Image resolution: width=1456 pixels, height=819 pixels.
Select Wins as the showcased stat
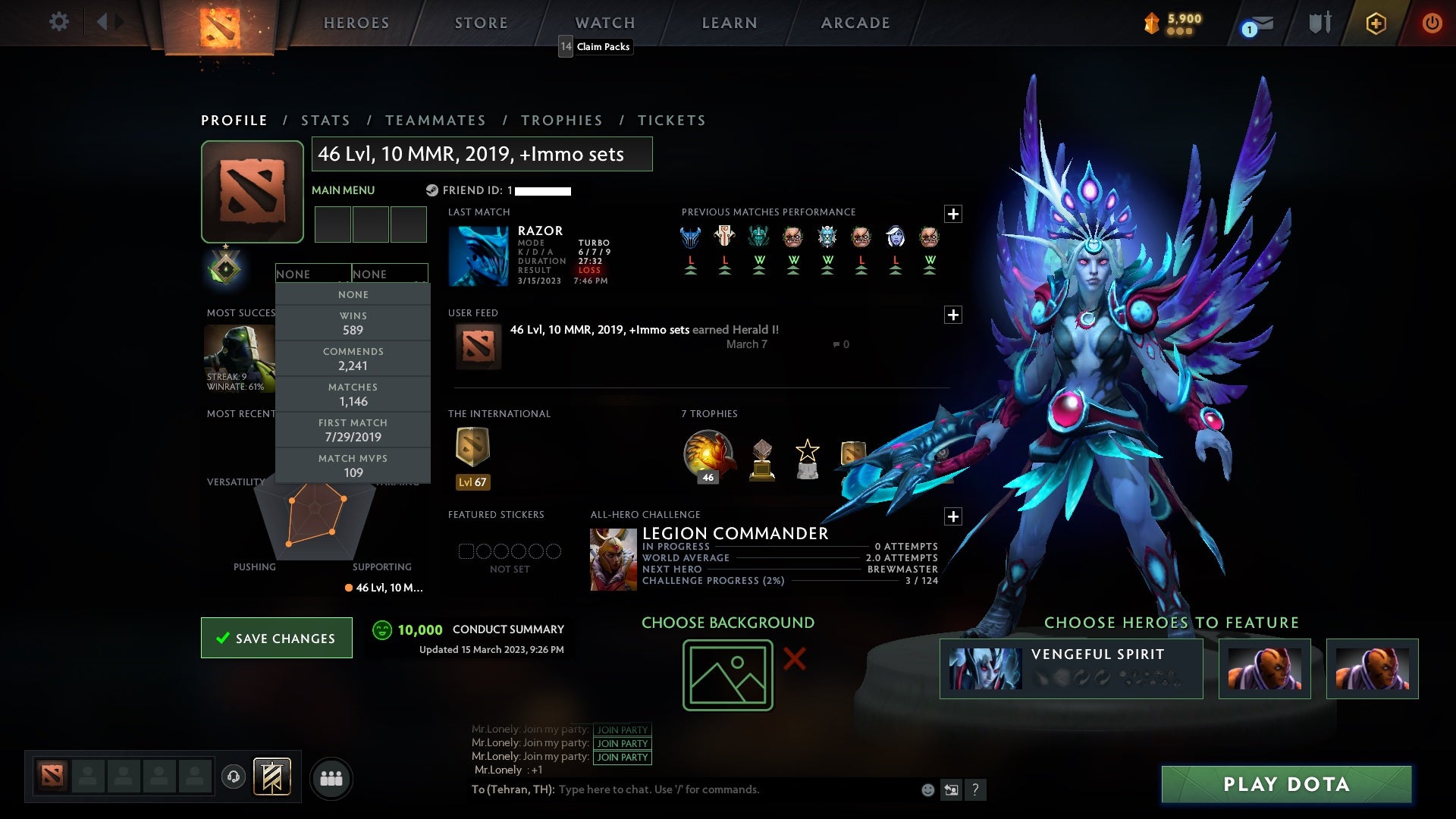[x=353, y=323]
